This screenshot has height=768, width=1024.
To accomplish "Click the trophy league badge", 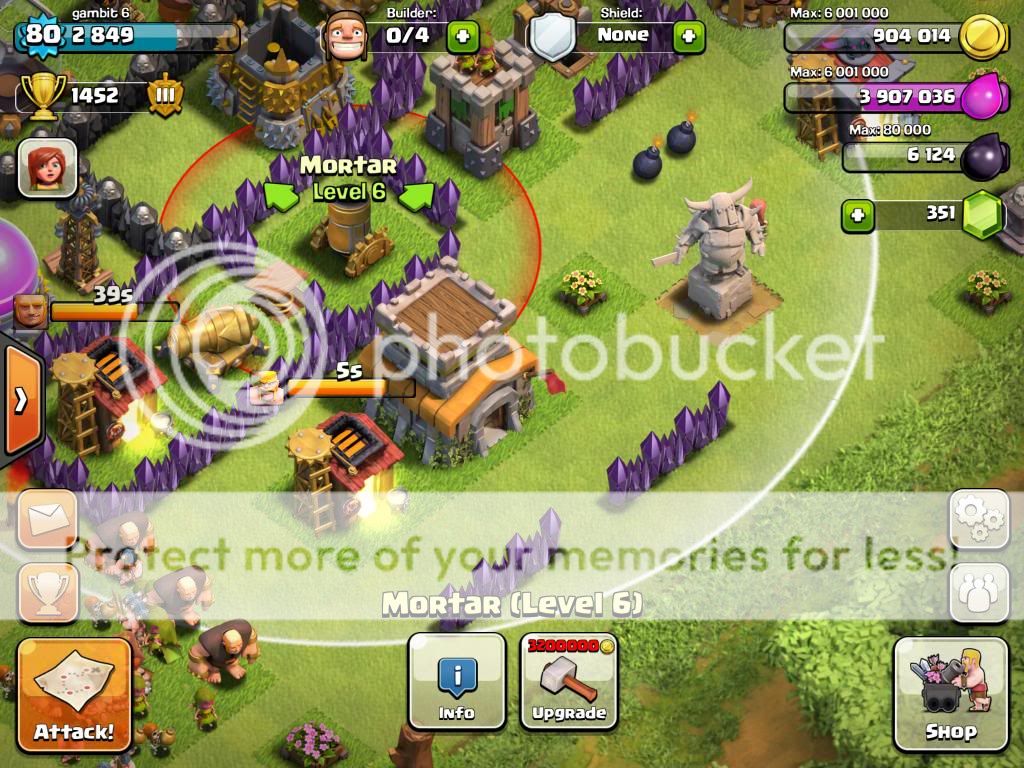I will pyautogui.click(x=165, y=96).
